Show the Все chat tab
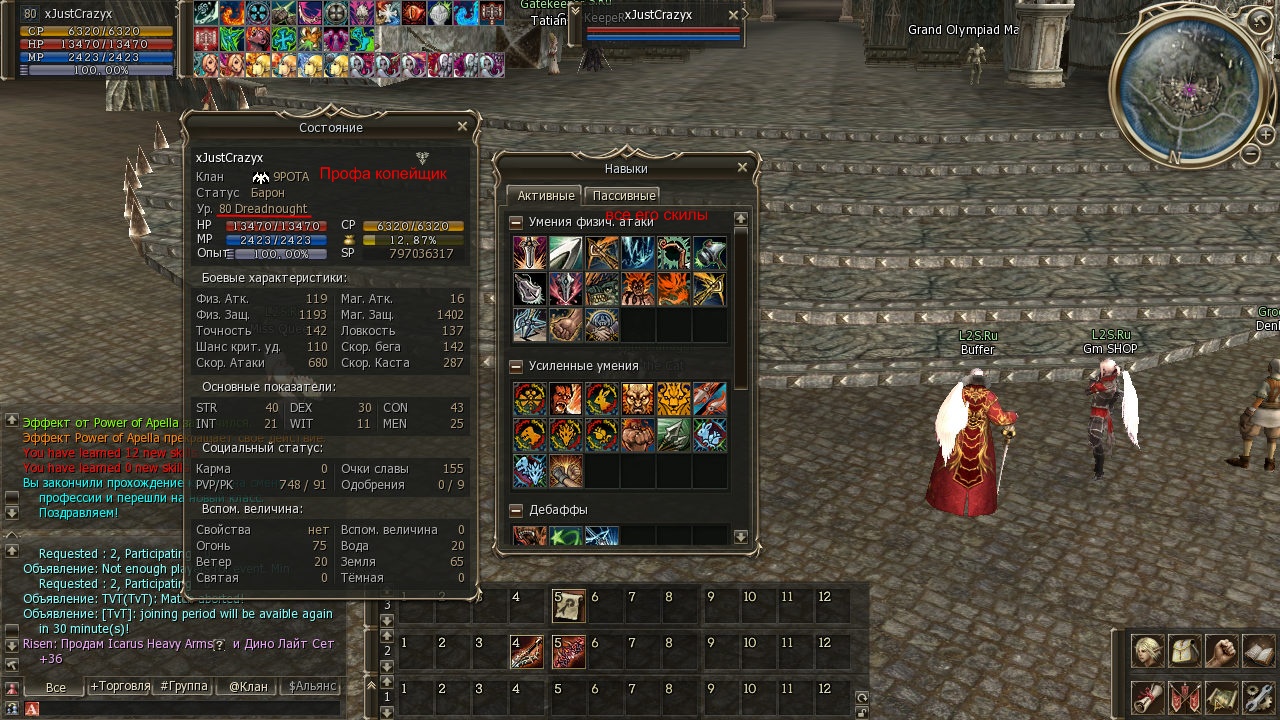 pyautogui.click(x=56, y=687)
